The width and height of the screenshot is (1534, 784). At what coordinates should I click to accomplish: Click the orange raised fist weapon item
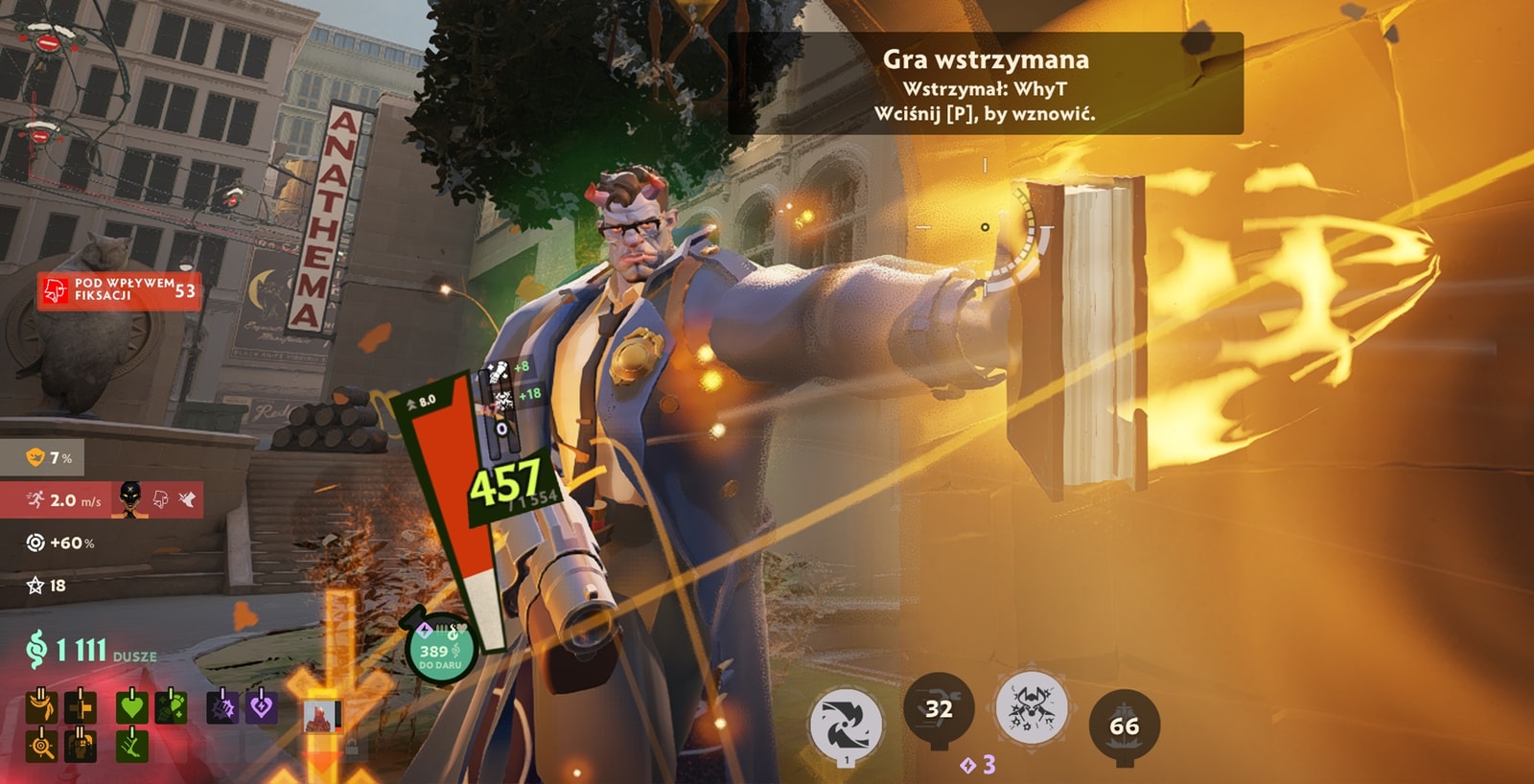(80, 745)
